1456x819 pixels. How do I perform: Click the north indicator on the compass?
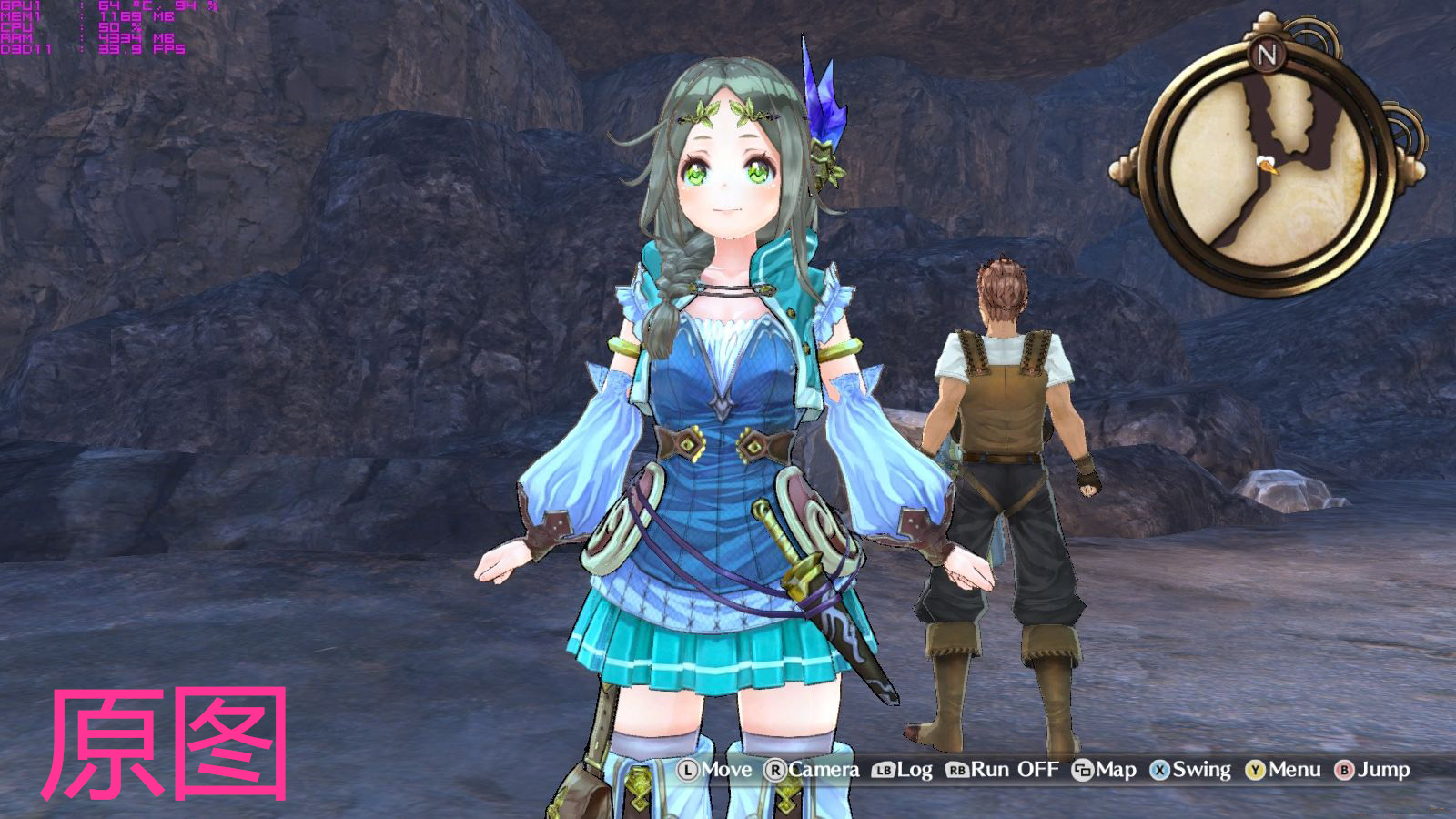[1267, 55]
